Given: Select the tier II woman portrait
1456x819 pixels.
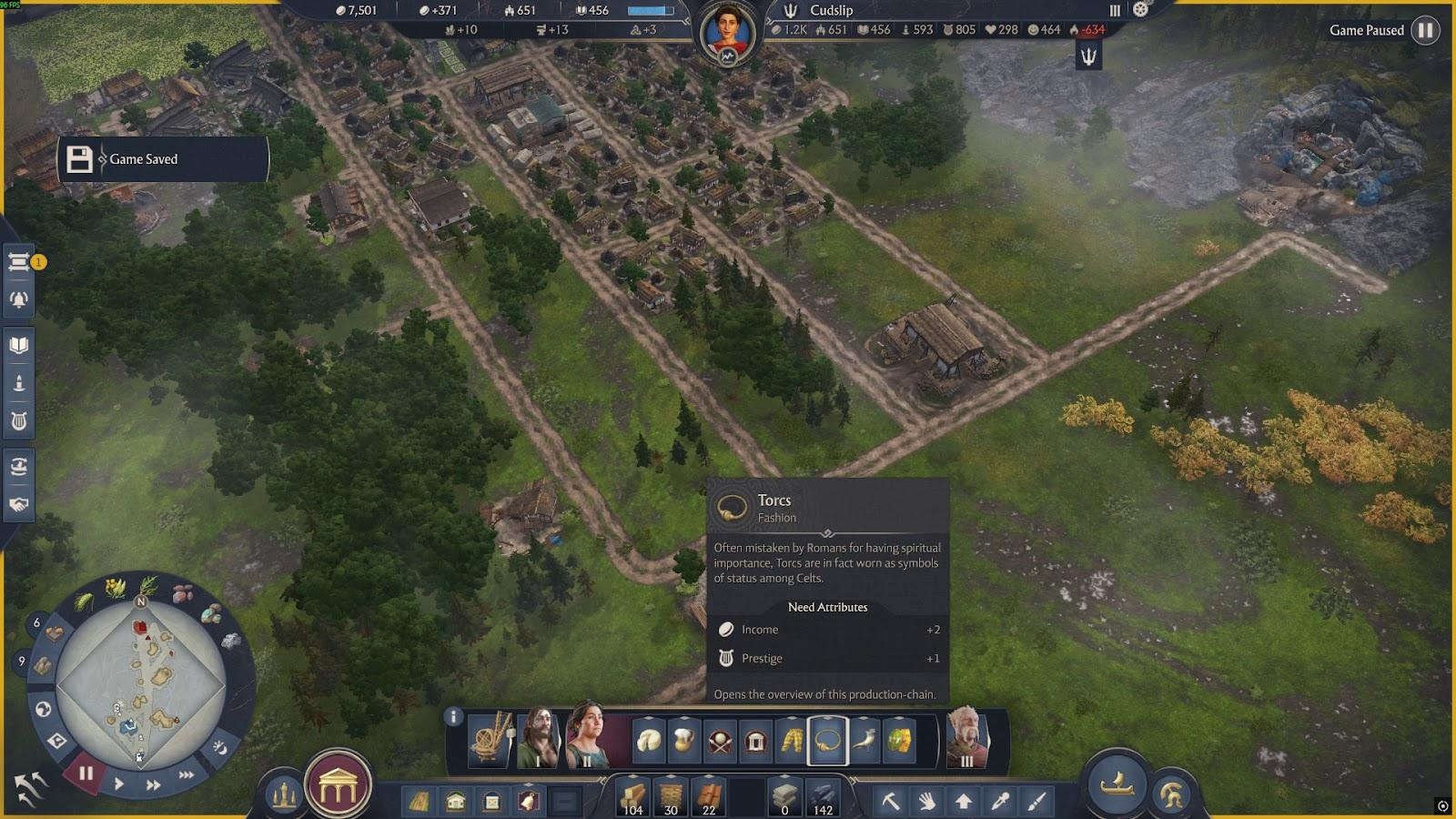Looking at the screenshot, I should (589, 735).
